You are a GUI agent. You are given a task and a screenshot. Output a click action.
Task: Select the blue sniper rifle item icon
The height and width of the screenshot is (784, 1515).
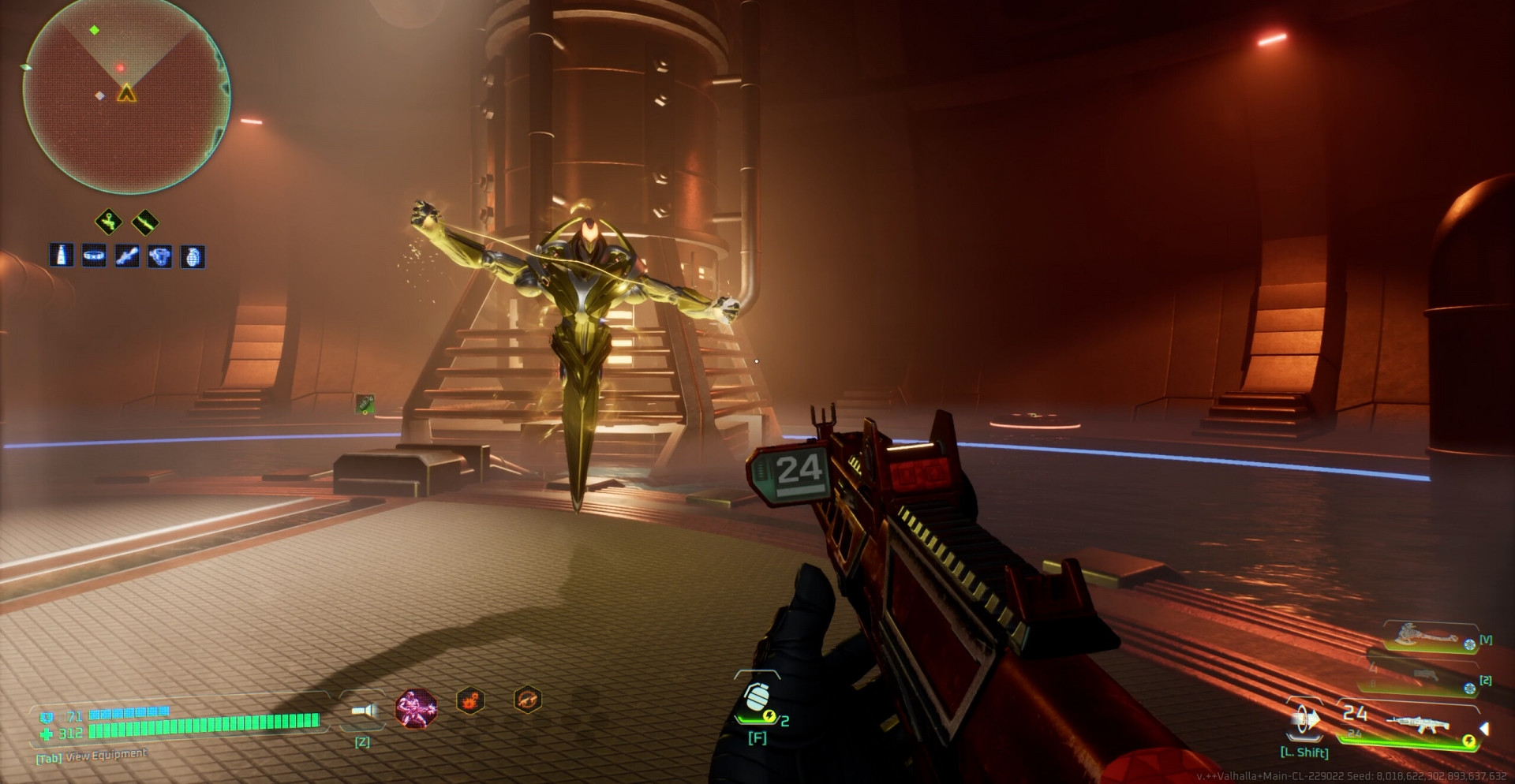coord(127,256)
